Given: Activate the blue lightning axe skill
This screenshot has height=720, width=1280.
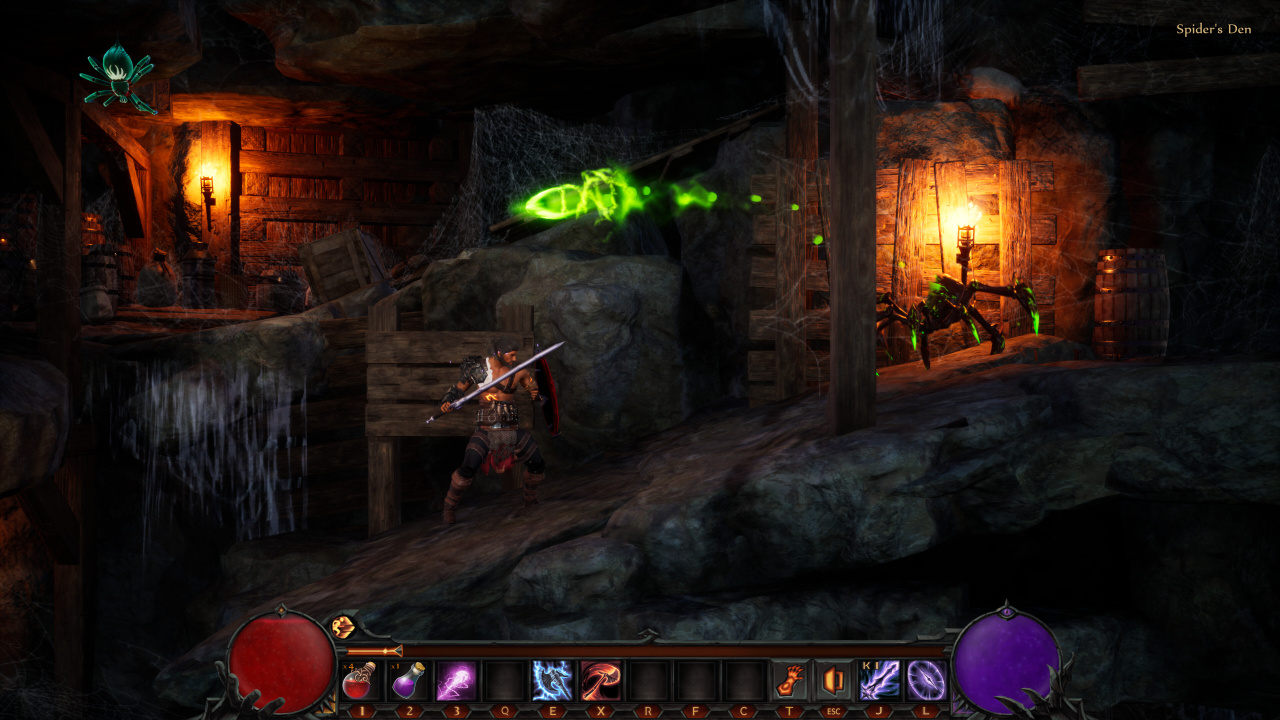Looking at the screenshot, I should tap(552, 681).
